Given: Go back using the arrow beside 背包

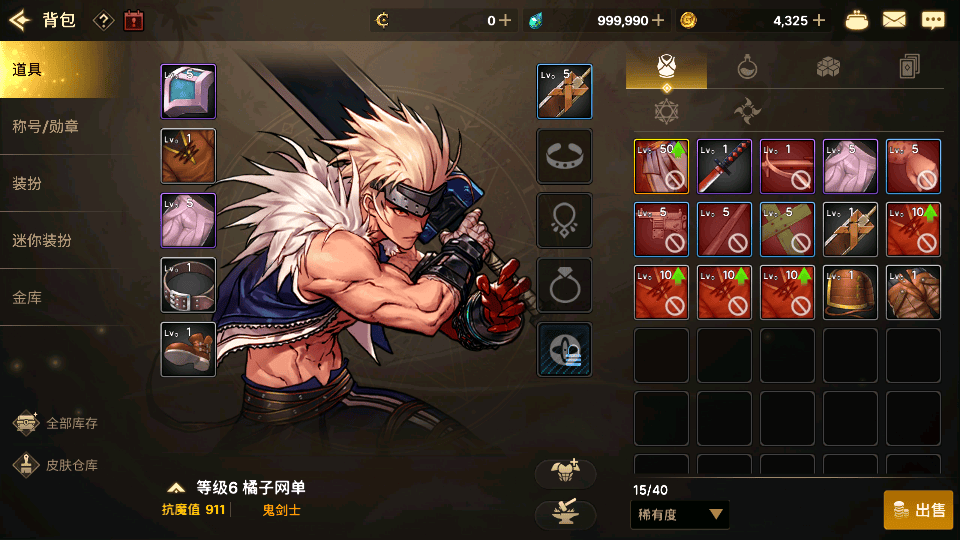Looking at the screenshot, I should click(x=20, y=20).
